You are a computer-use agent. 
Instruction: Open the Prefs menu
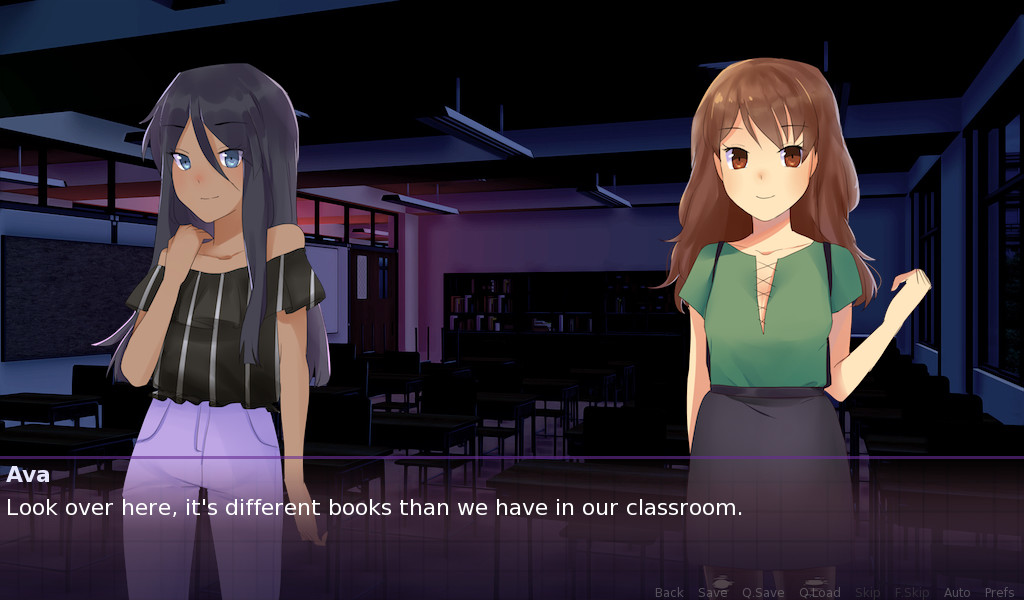[x=999, y=592]
